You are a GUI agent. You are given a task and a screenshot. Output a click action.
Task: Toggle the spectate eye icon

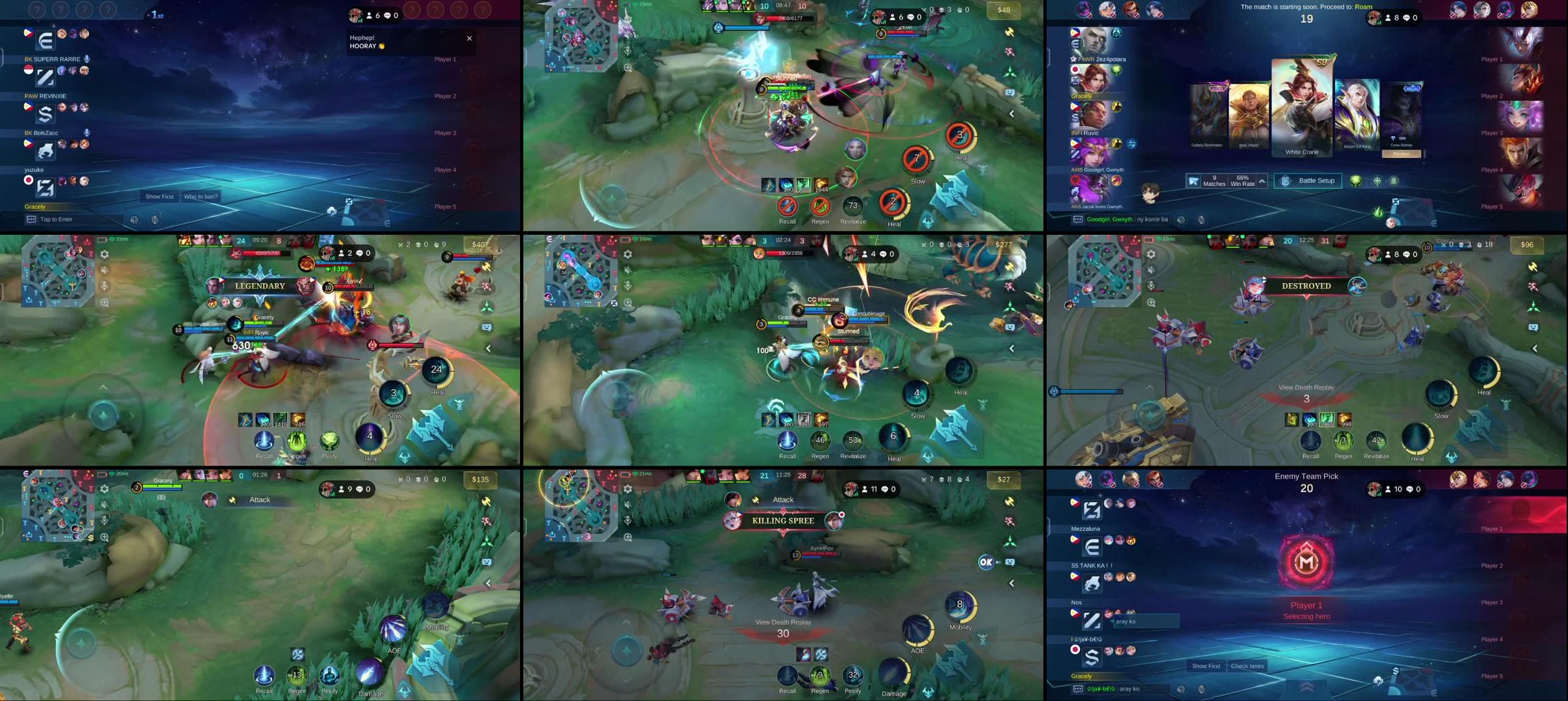click(161, 497)
